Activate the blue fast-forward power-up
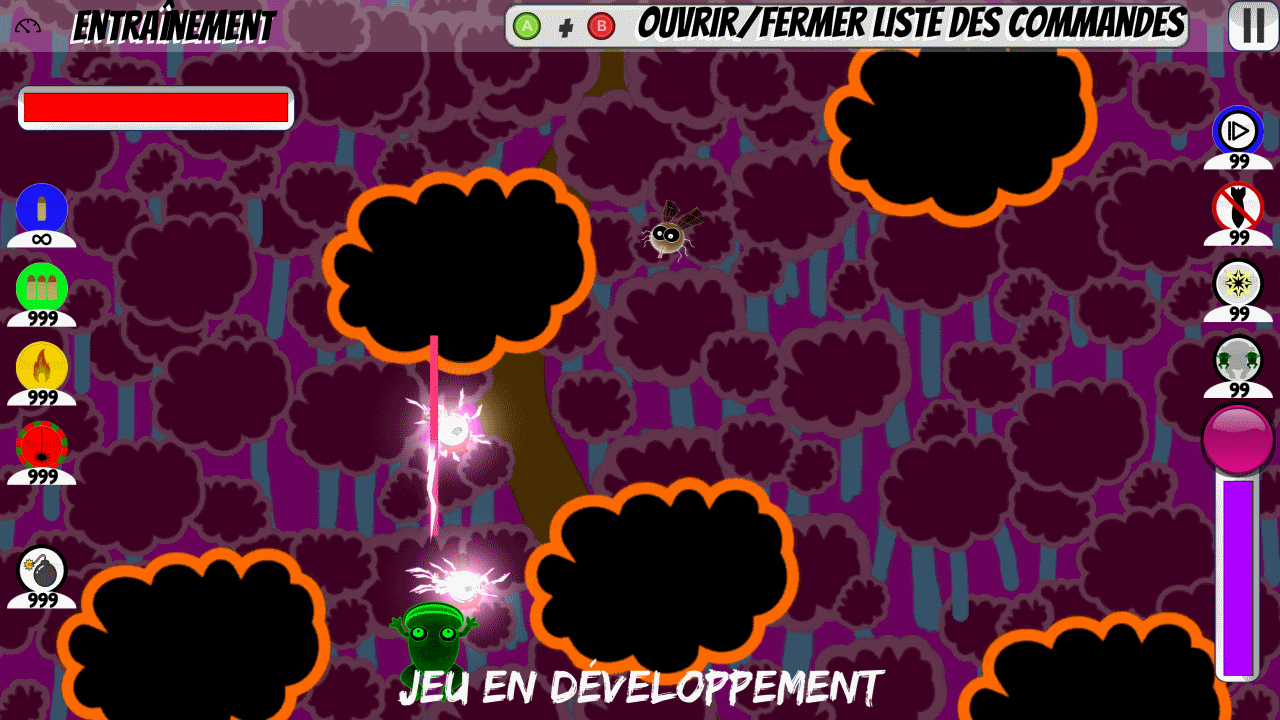 (x=1237, y=131)
